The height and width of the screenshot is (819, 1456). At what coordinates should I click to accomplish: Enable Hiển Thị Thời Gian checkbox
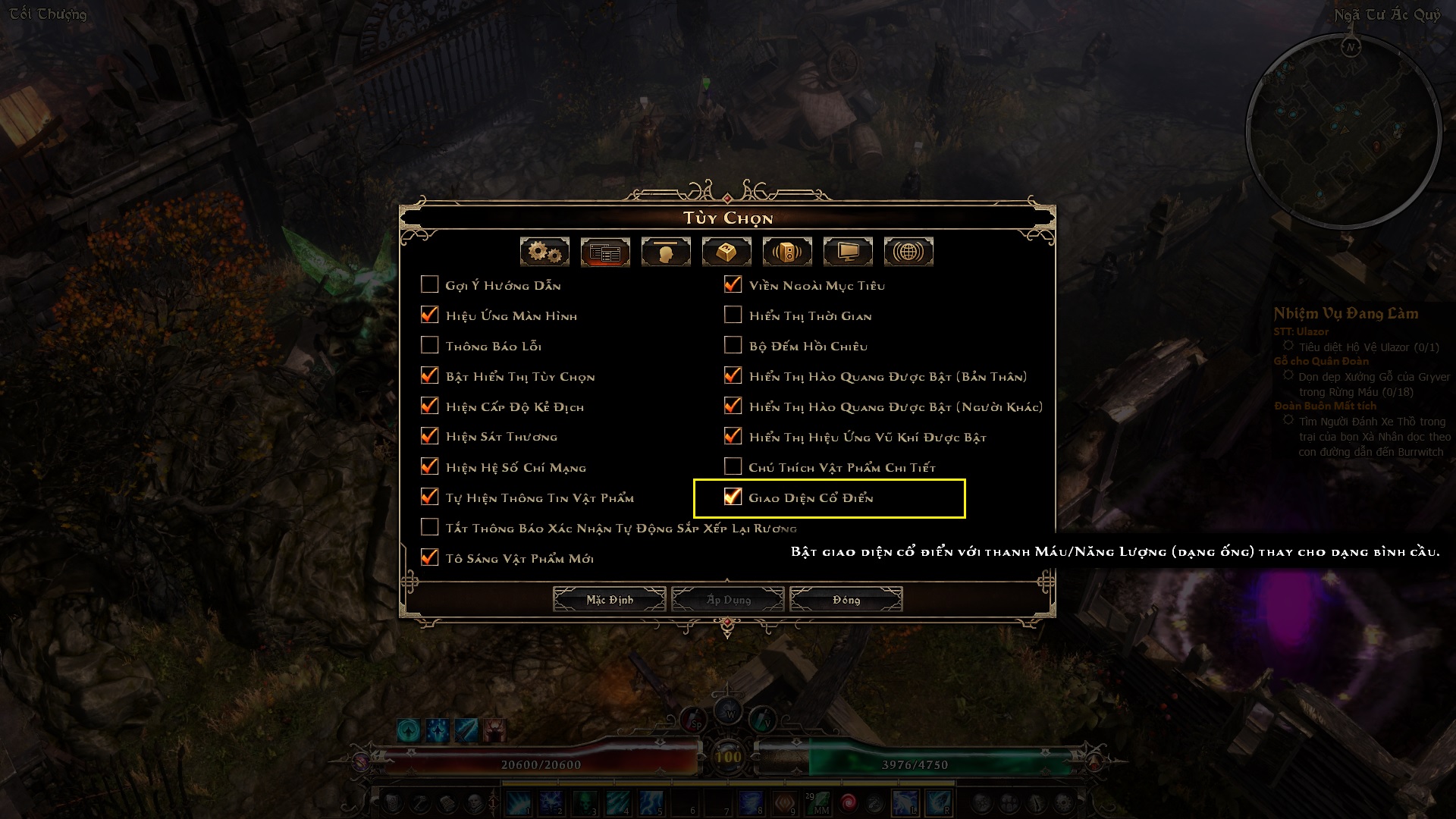(733, 315)
